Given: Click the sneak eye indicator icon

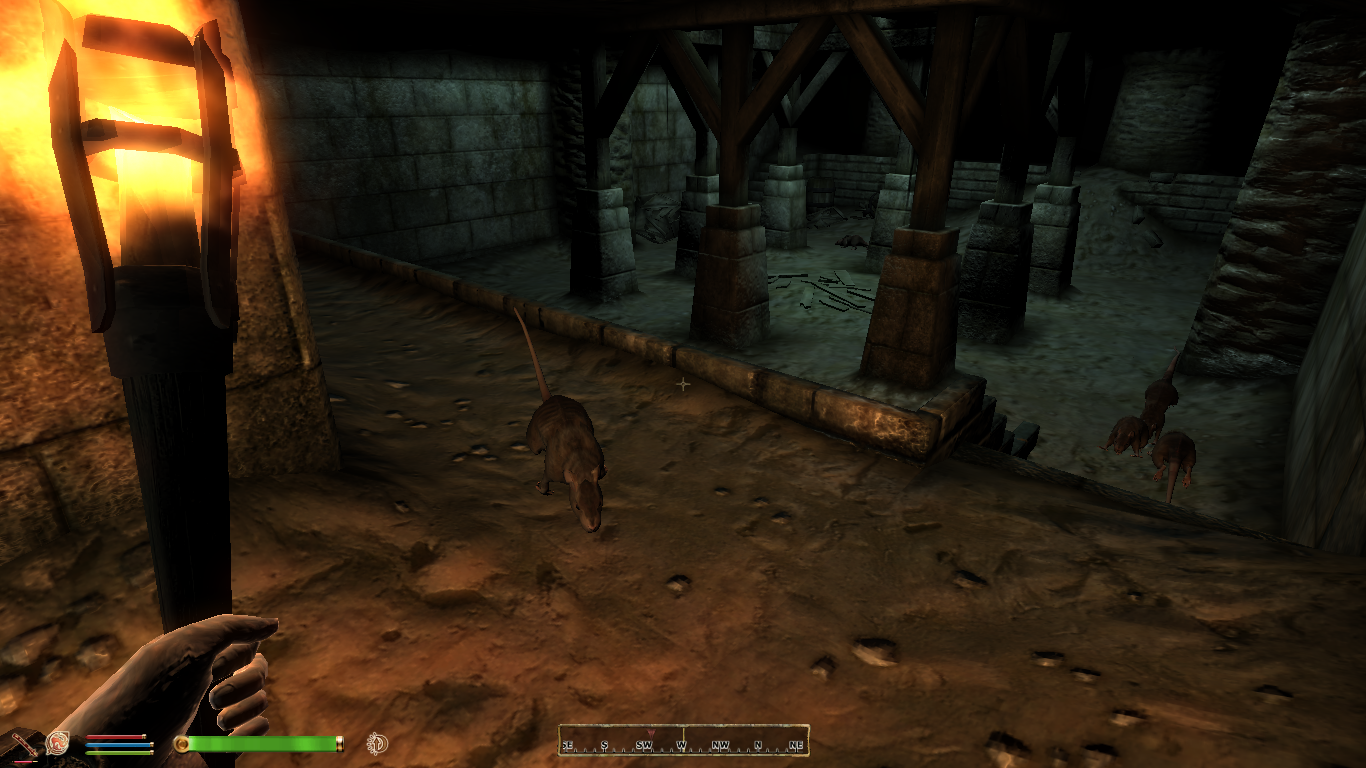Looking at the screenshot, I should (377, 743).
